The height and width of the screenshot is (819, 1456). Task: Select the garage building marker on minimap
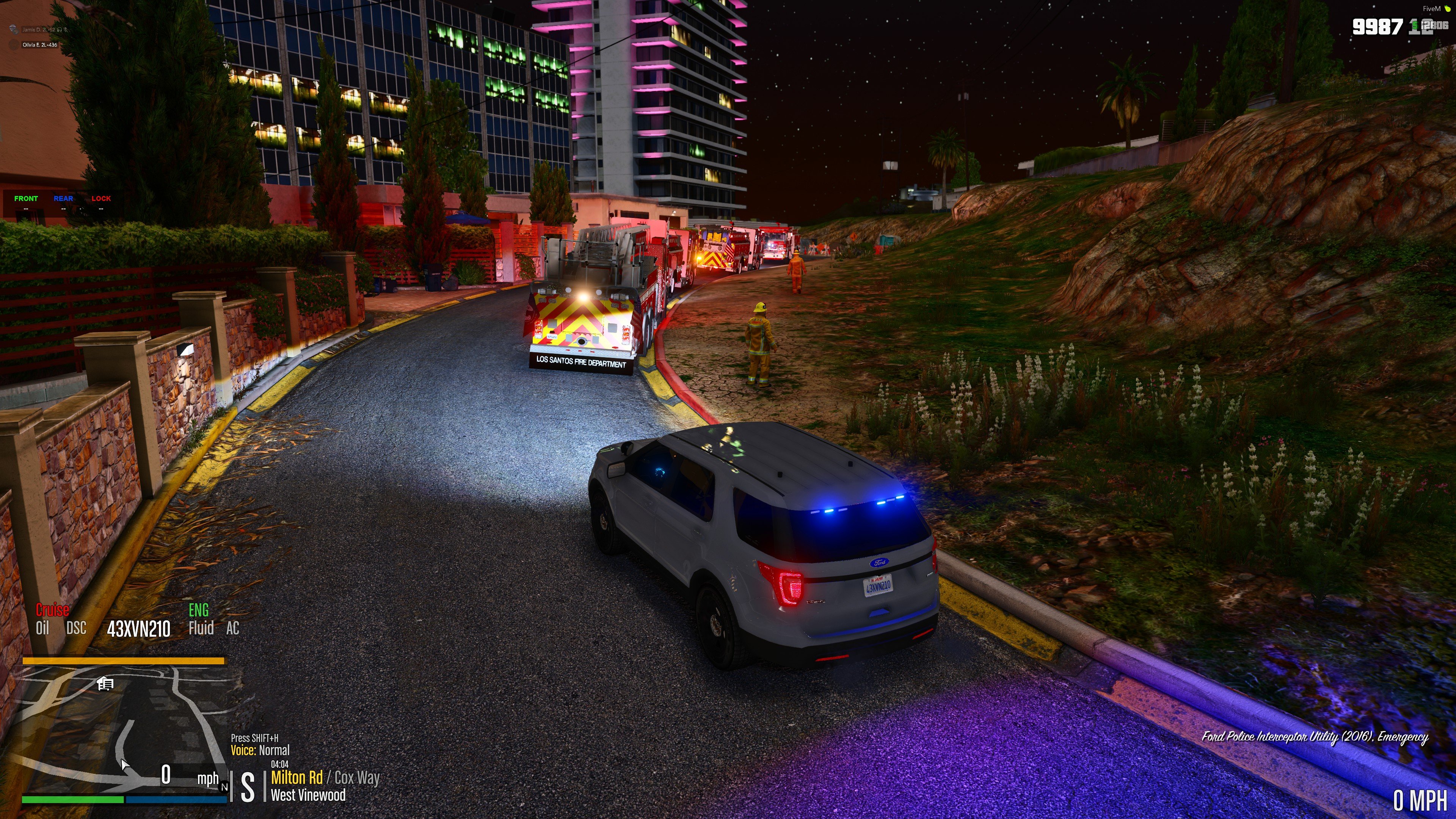point(105,684)
